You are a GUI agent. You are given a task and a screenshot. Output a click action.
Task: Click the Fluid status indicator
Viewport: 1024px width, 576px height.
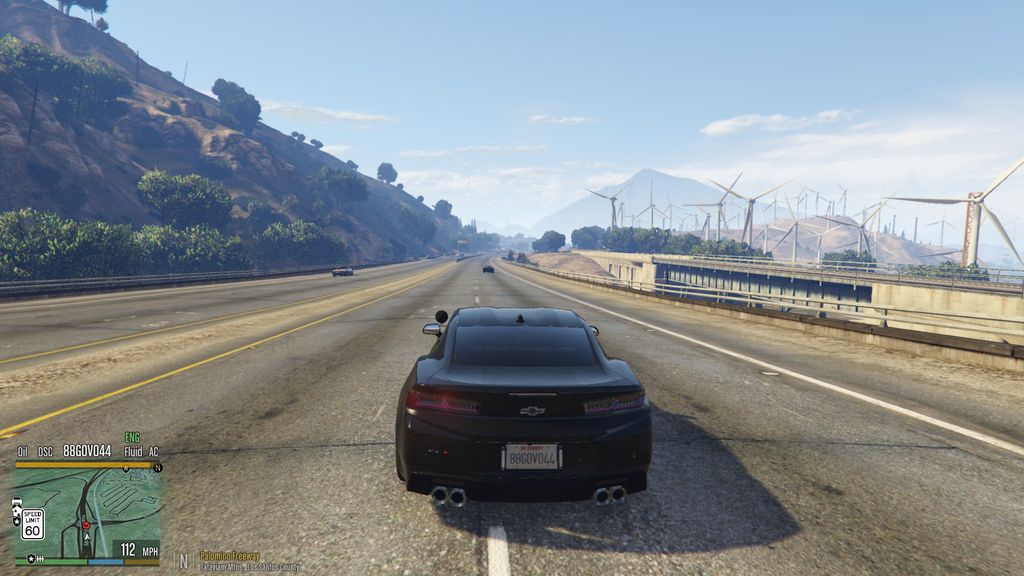click(x=132, y=452)
